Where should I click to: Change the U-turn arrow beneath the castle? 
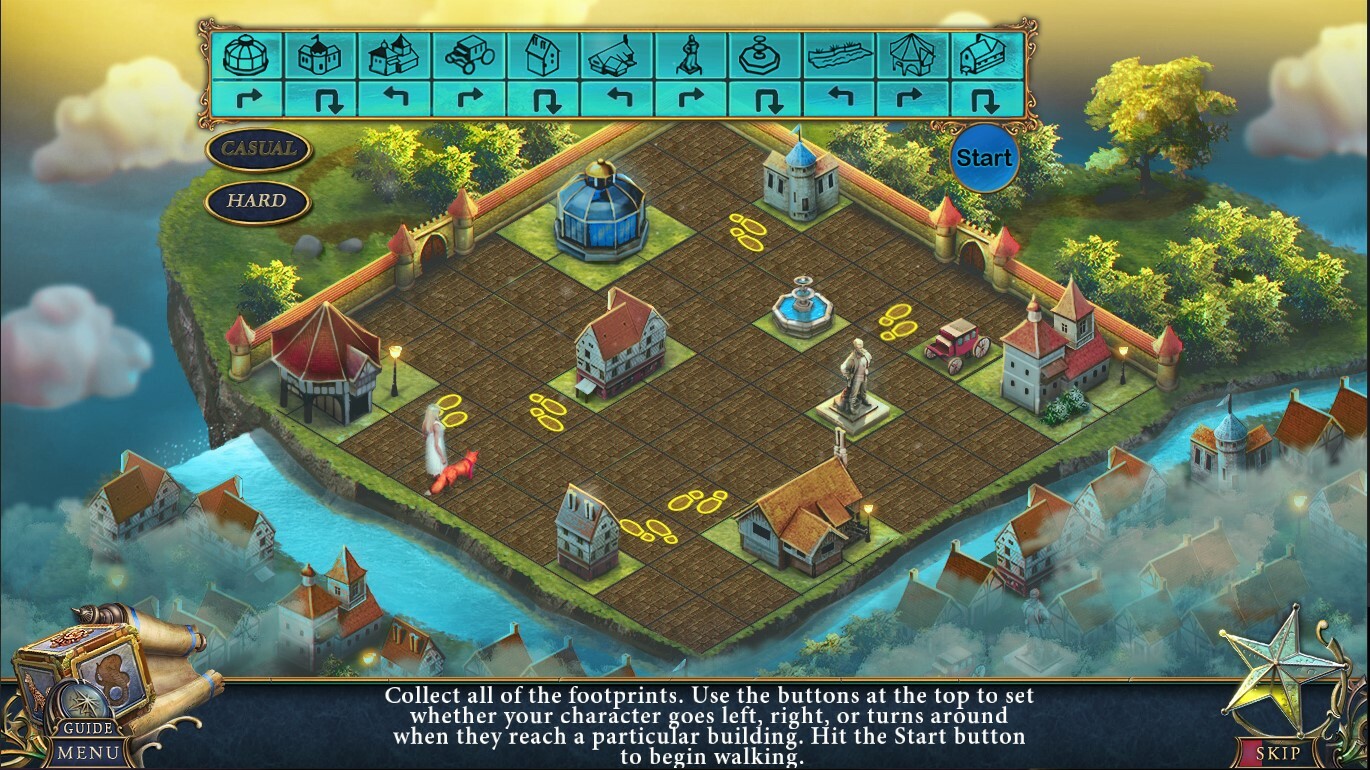320,100
